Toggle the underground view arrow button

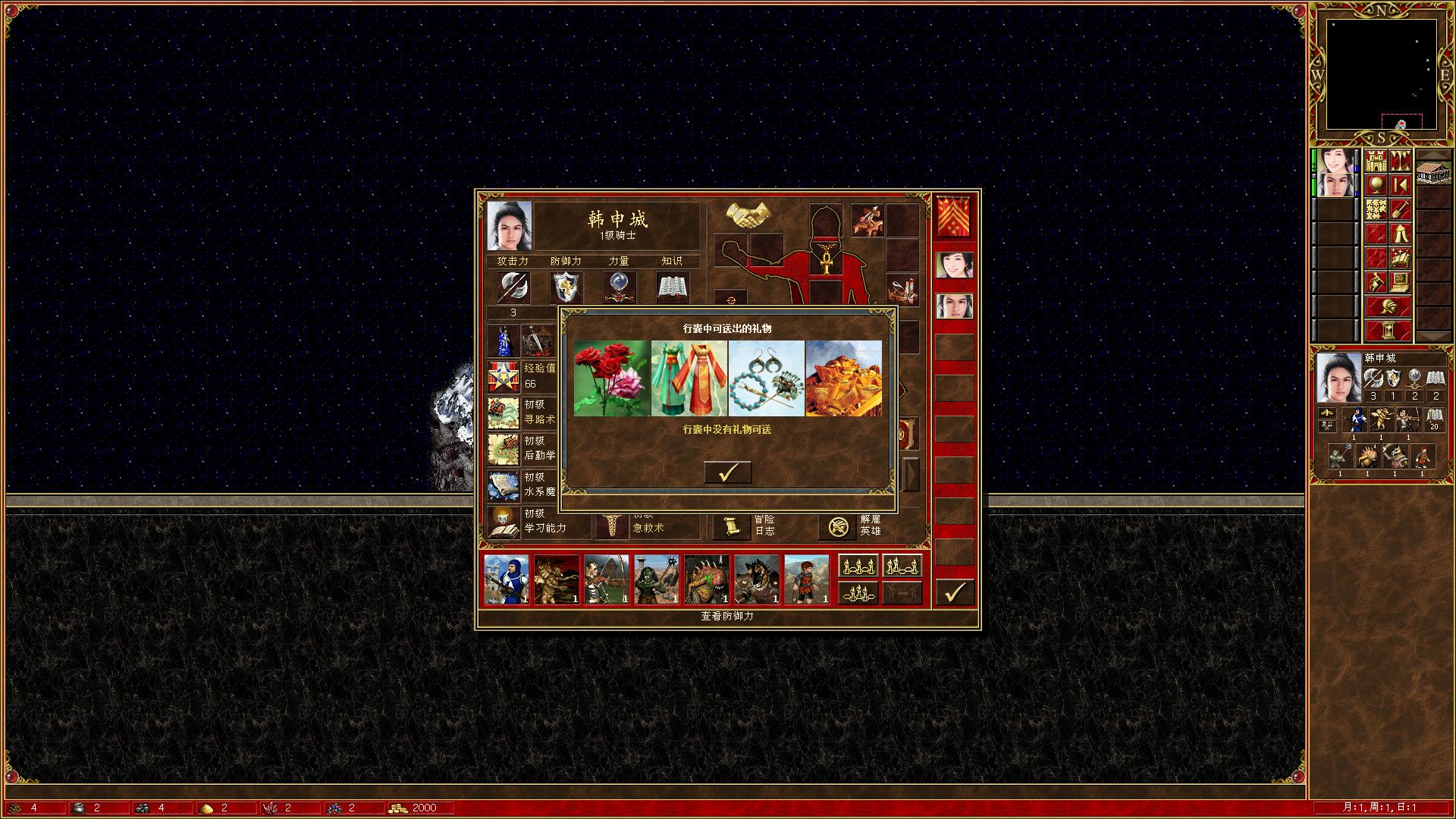(1401, 184)
